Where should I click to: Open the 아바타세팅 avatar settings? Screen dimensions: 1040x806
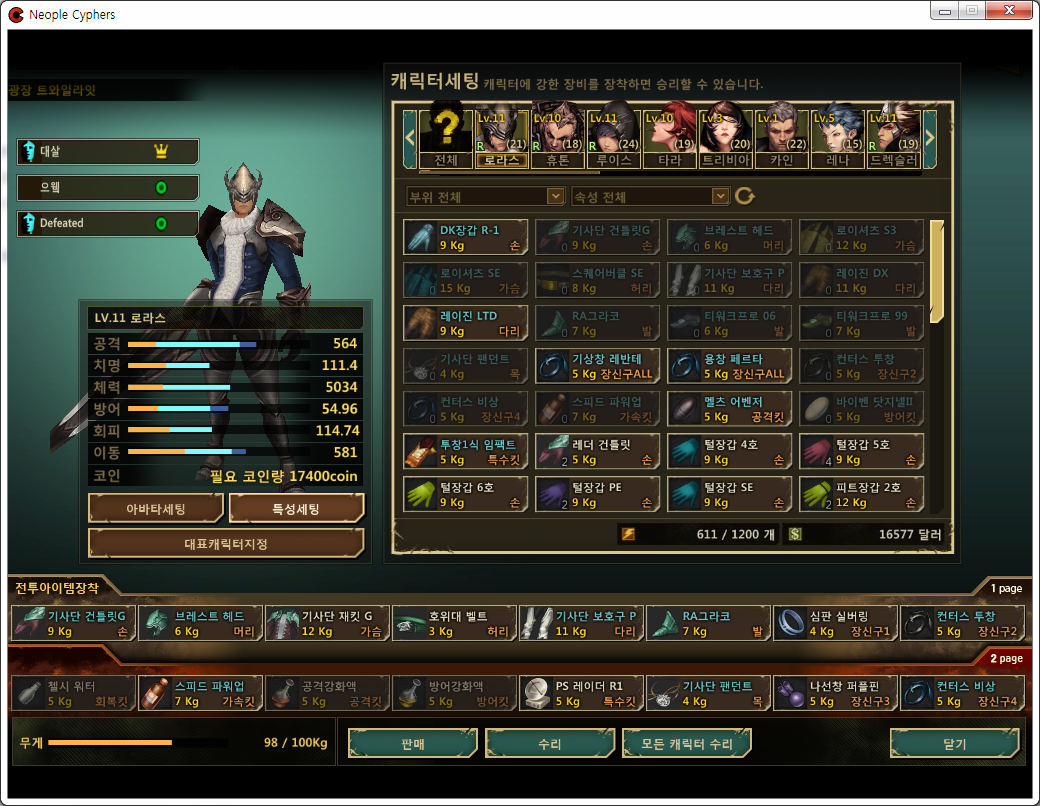(x=155, y=508)
